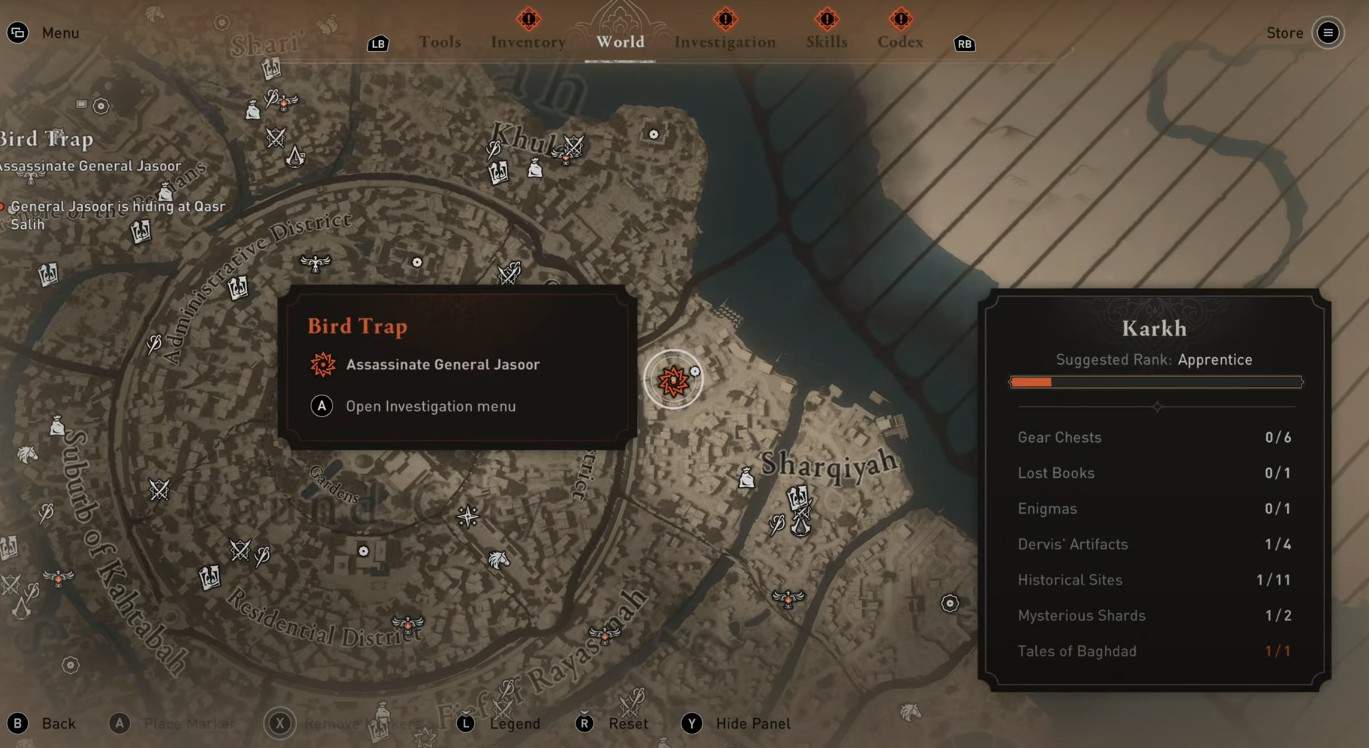Switch to the Tools tab

tap(440, 42)
